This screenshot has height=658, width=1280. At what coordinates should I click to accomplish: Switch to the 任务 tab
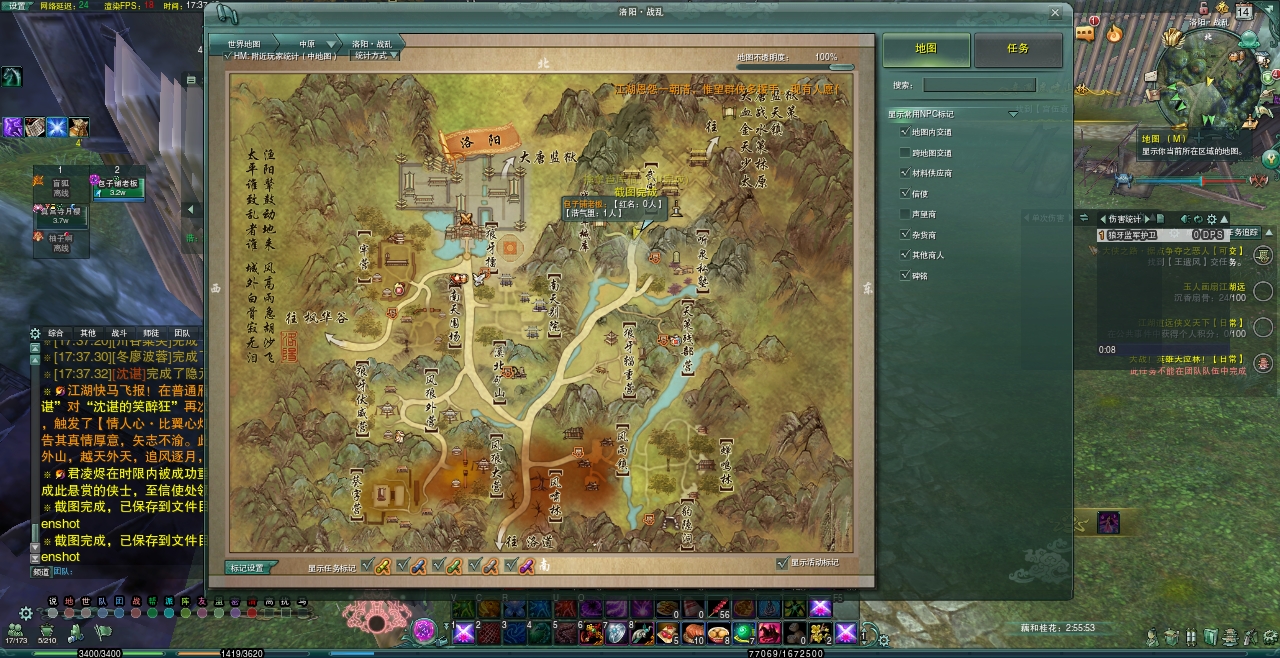click(x=1017, y=49)
